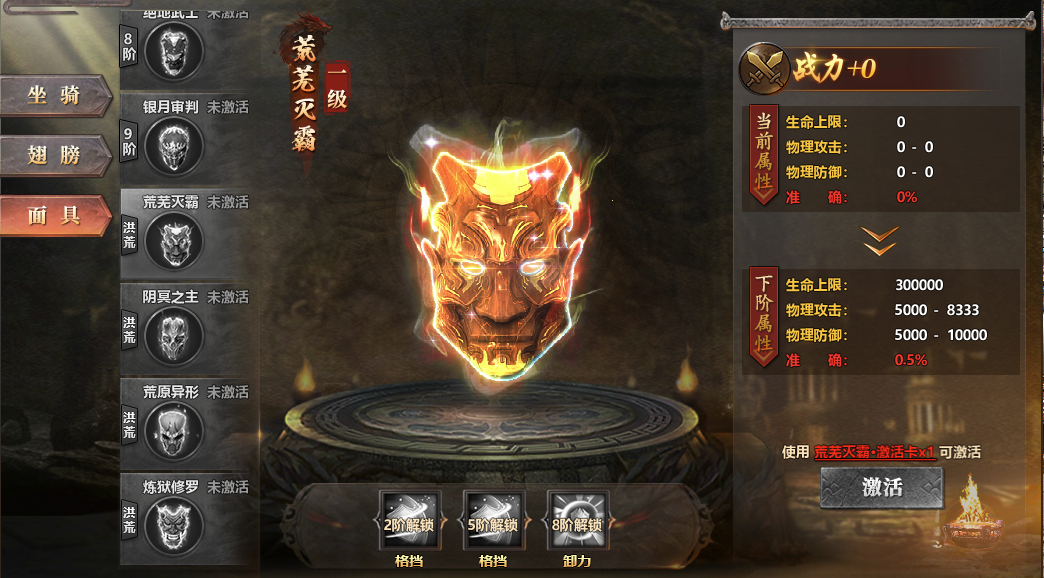
Task: Click the crossed swords 战力 icon
Action: [763, 69]
